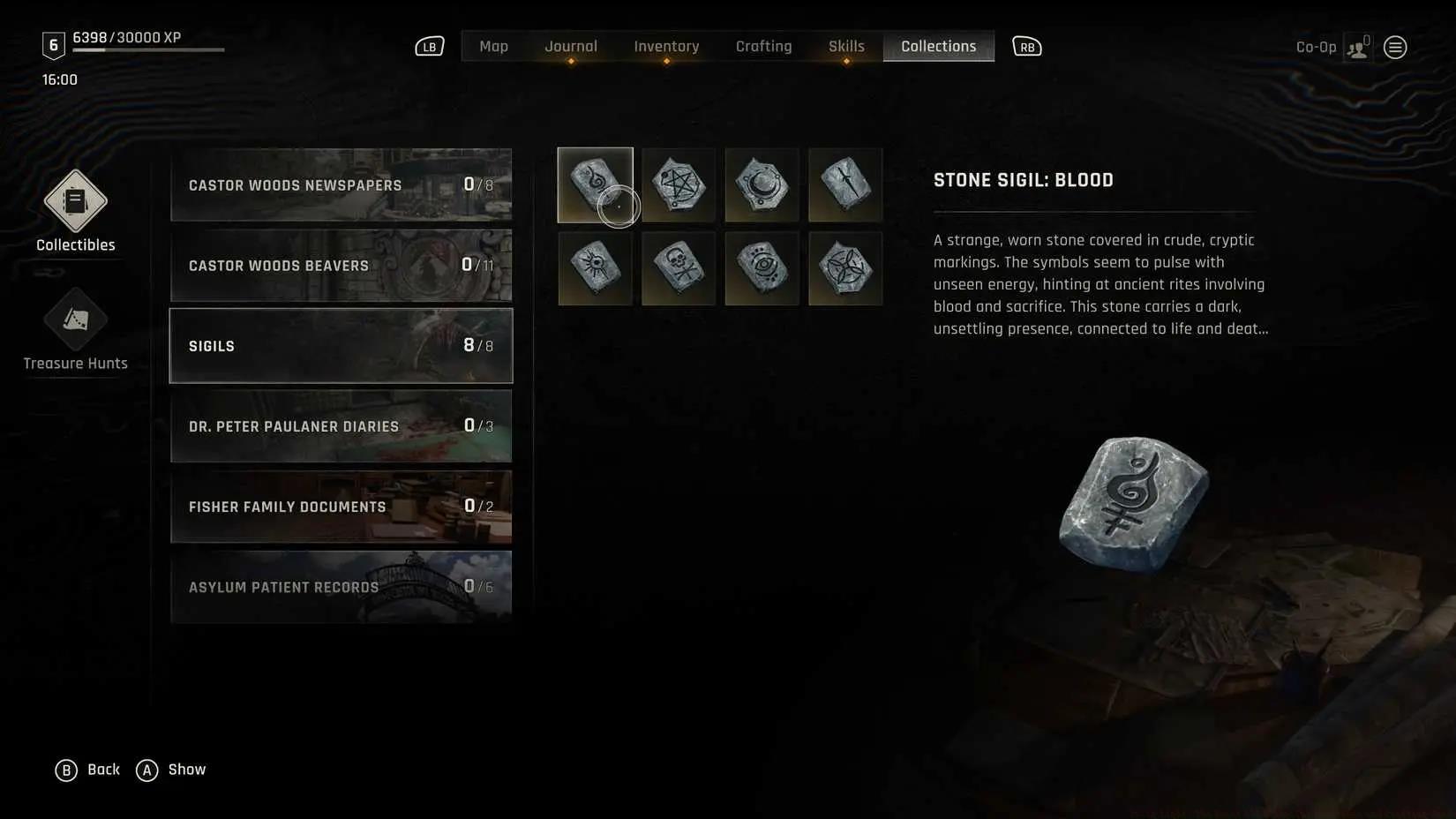The height and width of the screenshot is (819, 1456).
Task: Select the Crafting tab
Action: (x=763, y=47)
